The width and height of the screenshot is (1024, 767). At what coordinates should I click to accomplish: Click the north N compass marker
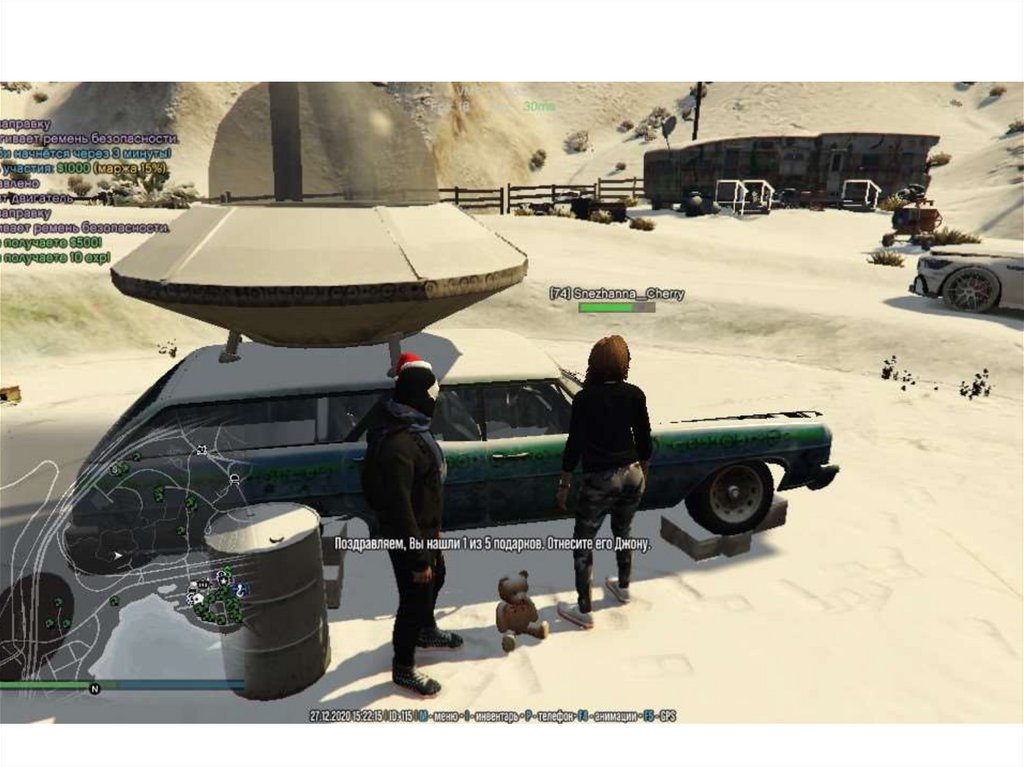[94, 688]
